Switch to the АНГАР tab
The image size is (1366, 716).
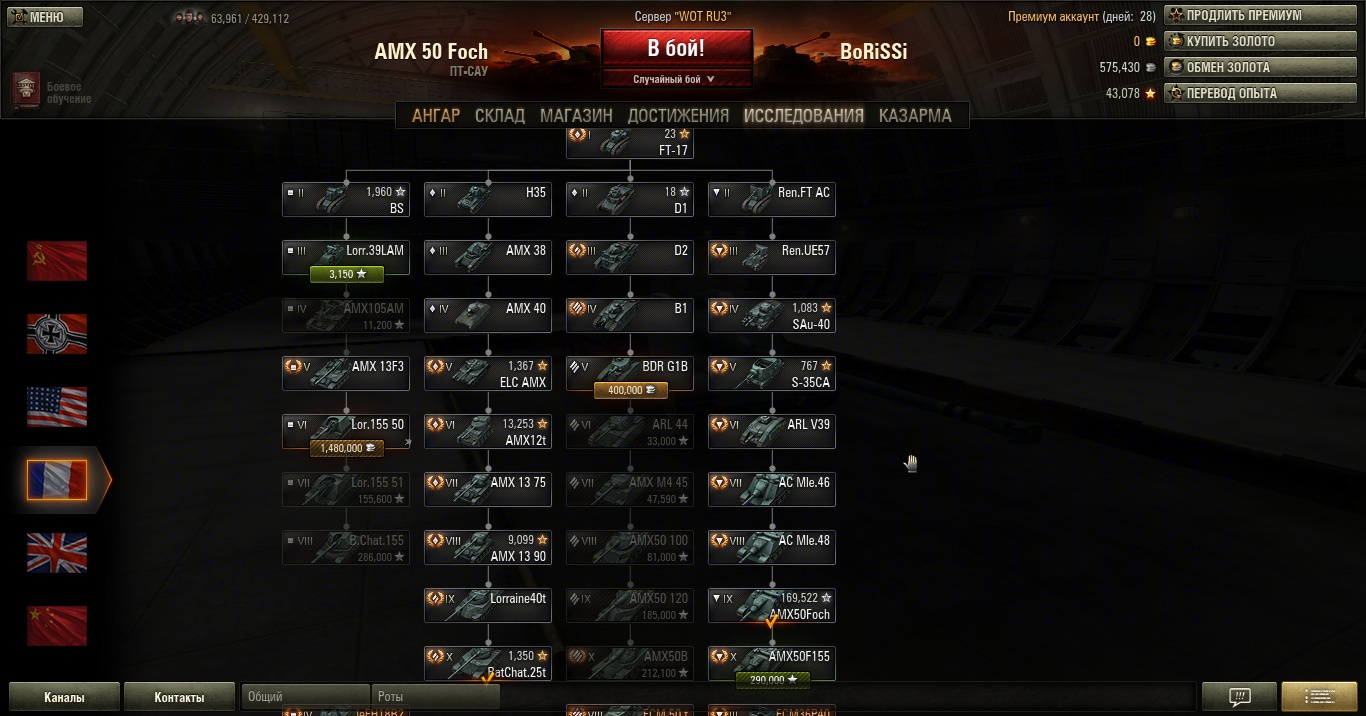click(436, 115)
